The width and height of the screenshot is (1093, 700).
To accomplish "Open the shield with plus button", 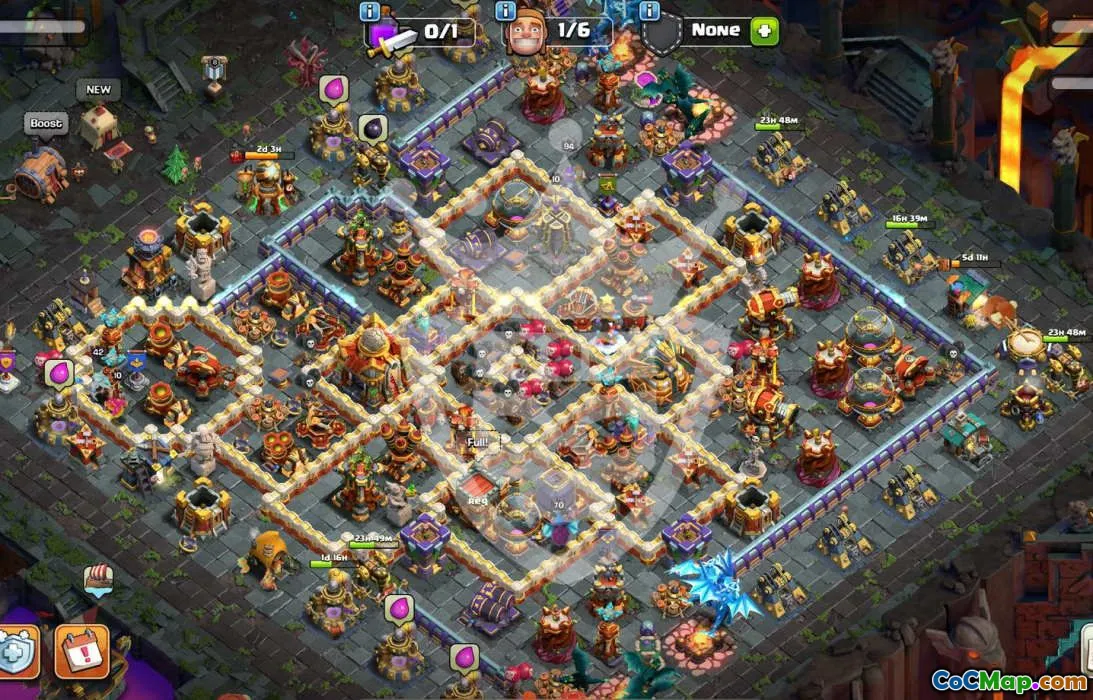I will 17,651.
